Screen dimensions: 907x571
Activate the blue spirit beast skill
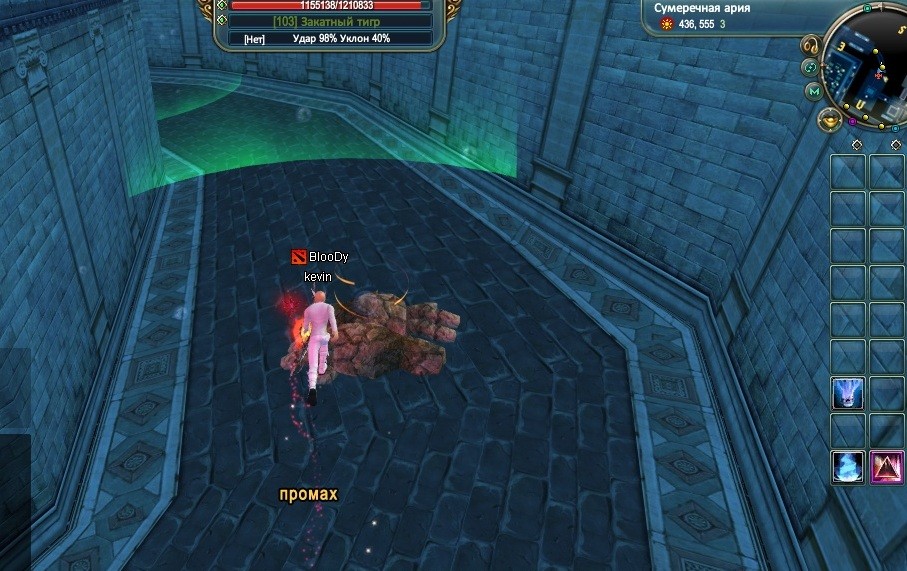848,393
